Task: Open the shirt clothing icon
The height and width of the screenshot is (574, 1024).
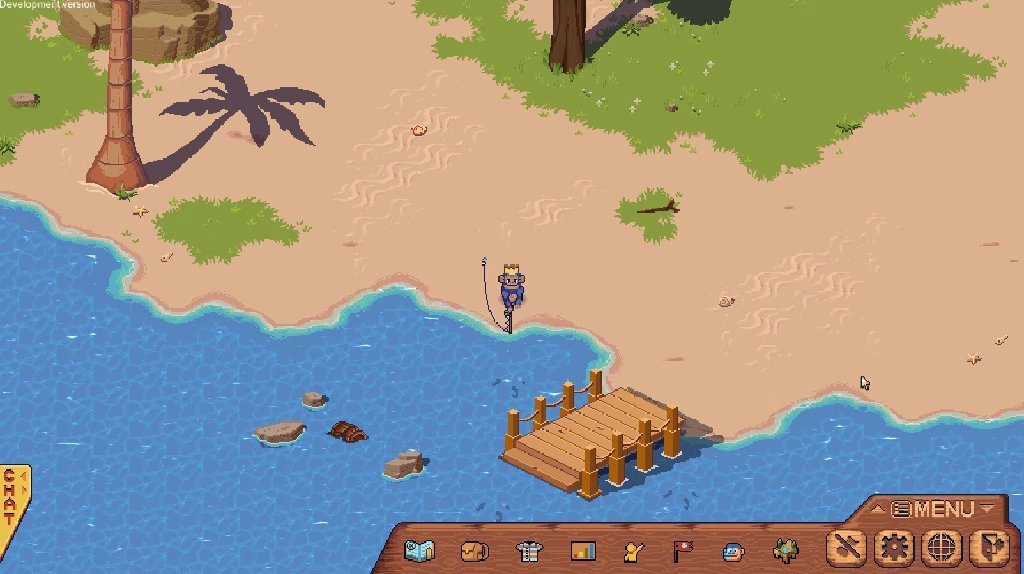Action: point(528,550)
